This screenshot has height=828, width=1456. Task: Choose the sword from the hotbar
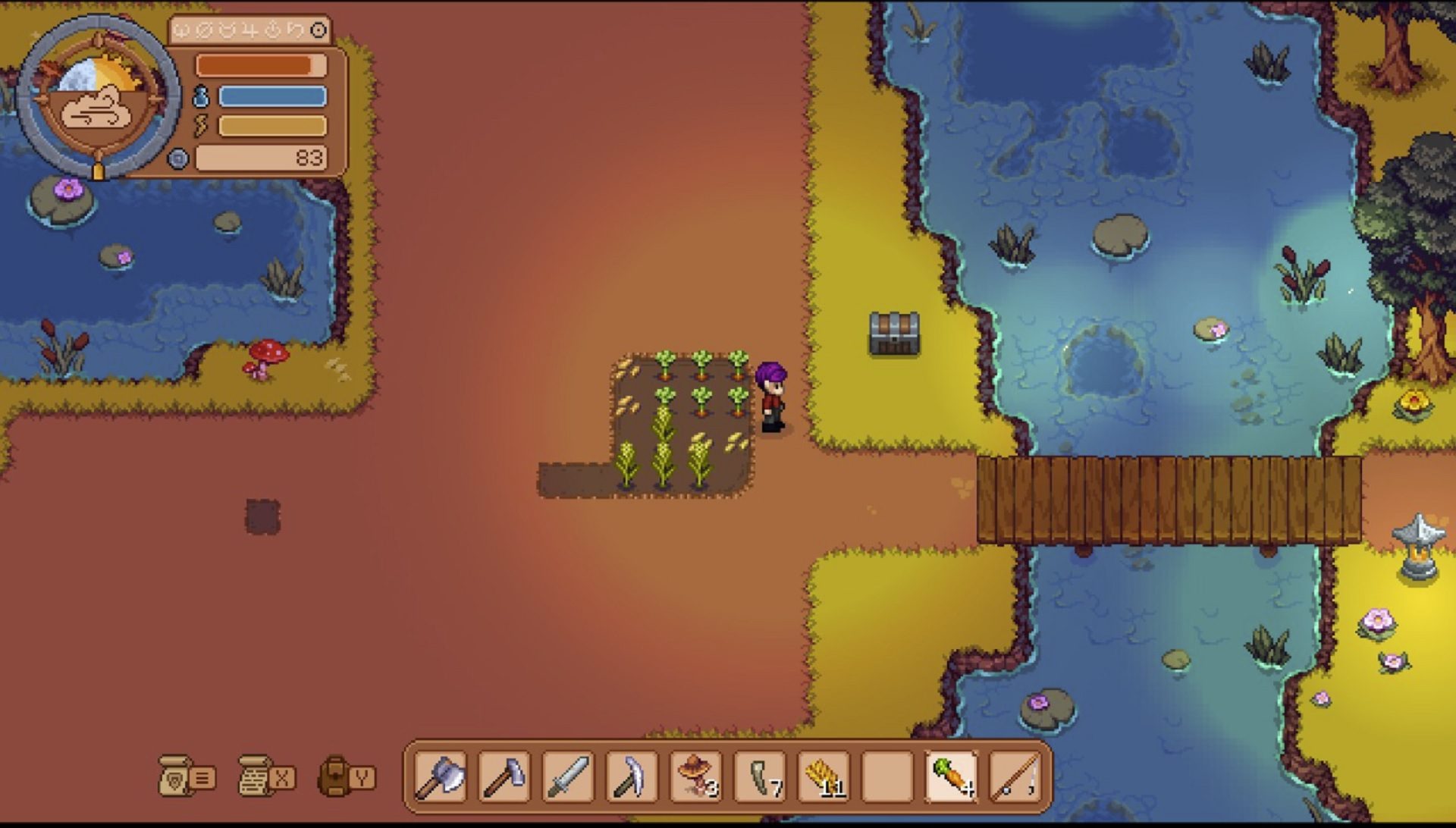click(x=567, y=777)
